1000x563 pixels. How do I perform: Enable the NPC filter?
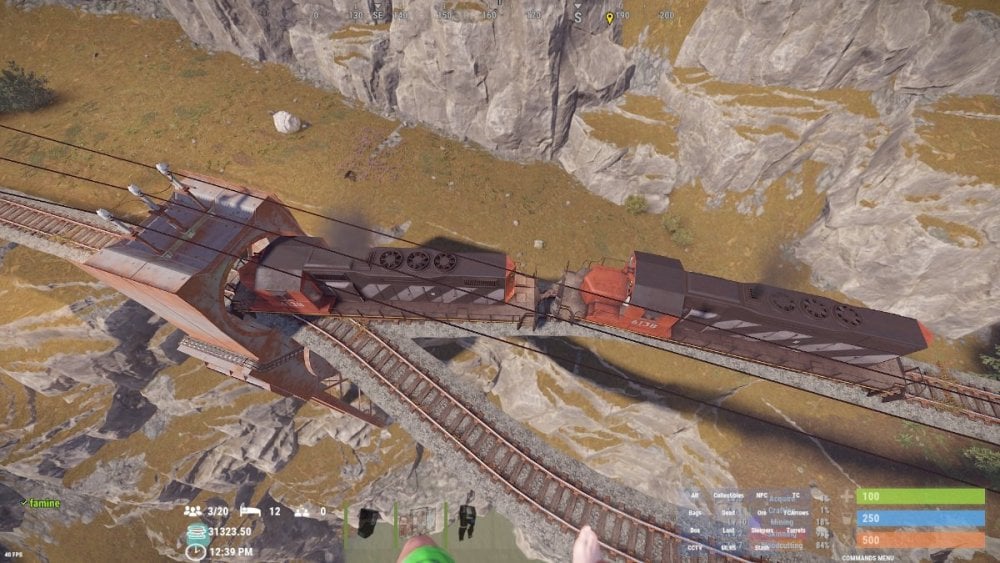tap(764, 495)
